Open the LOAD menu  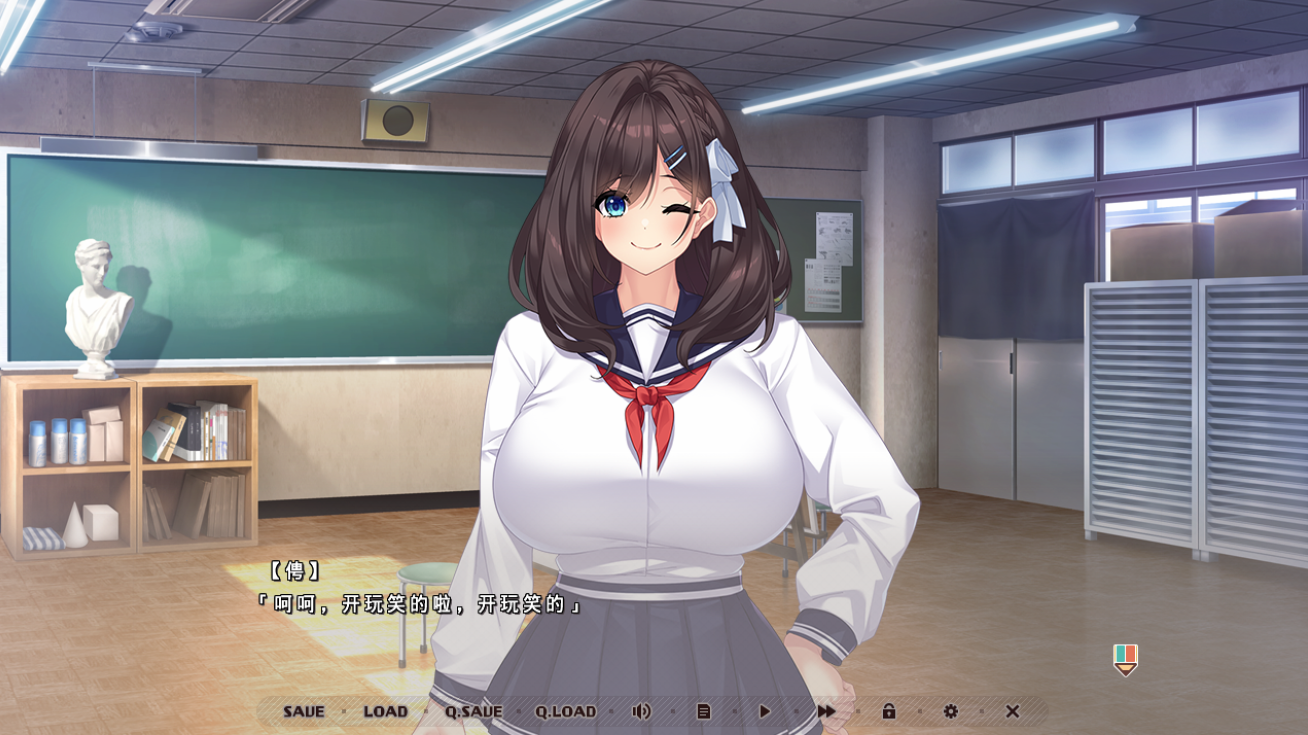(x=385, y=712)
